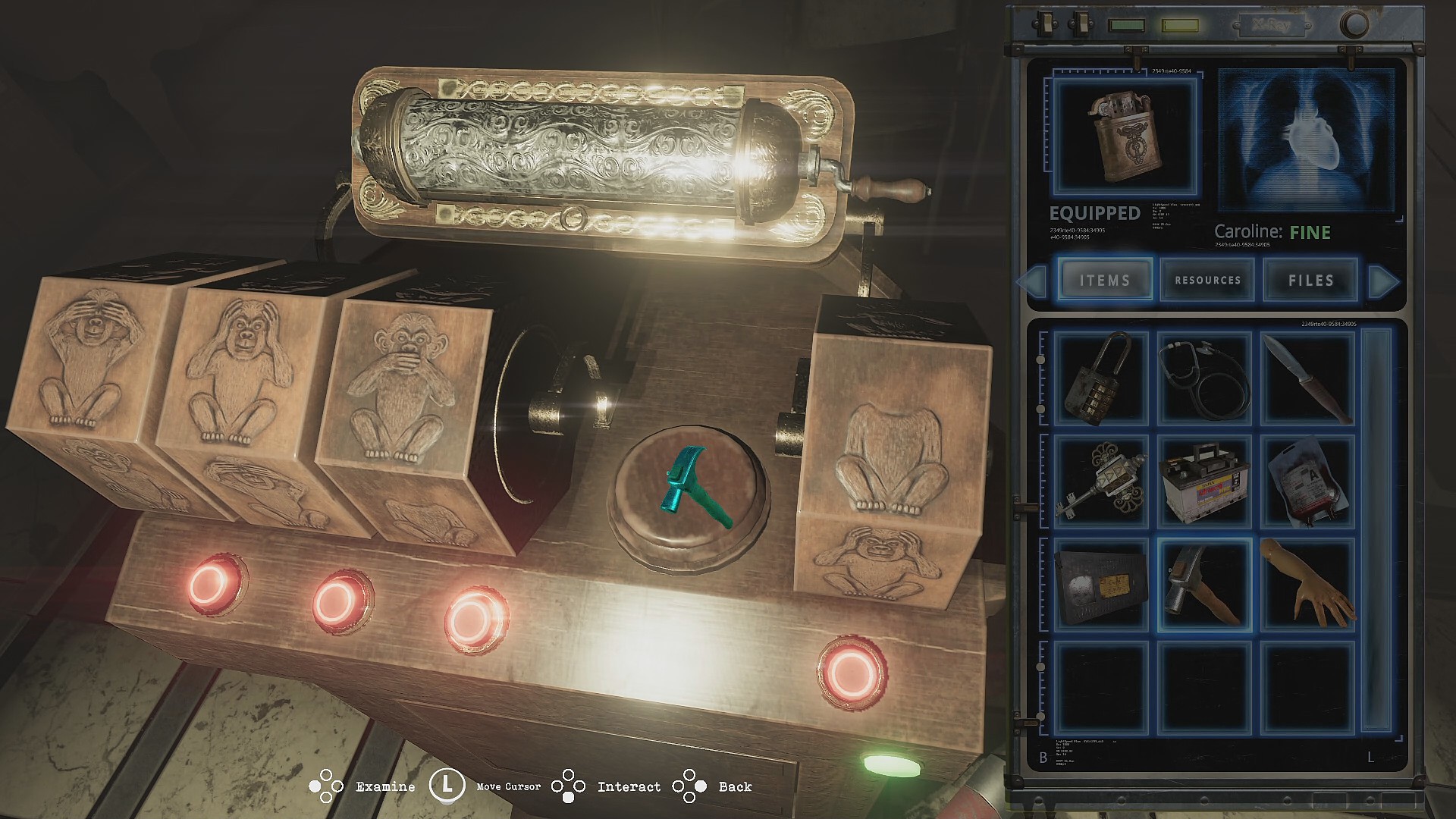The height and width of the screenshot is (819, 1456).
Task: Click the equipped lighter slot
Action: click(x=1125, y=137)
